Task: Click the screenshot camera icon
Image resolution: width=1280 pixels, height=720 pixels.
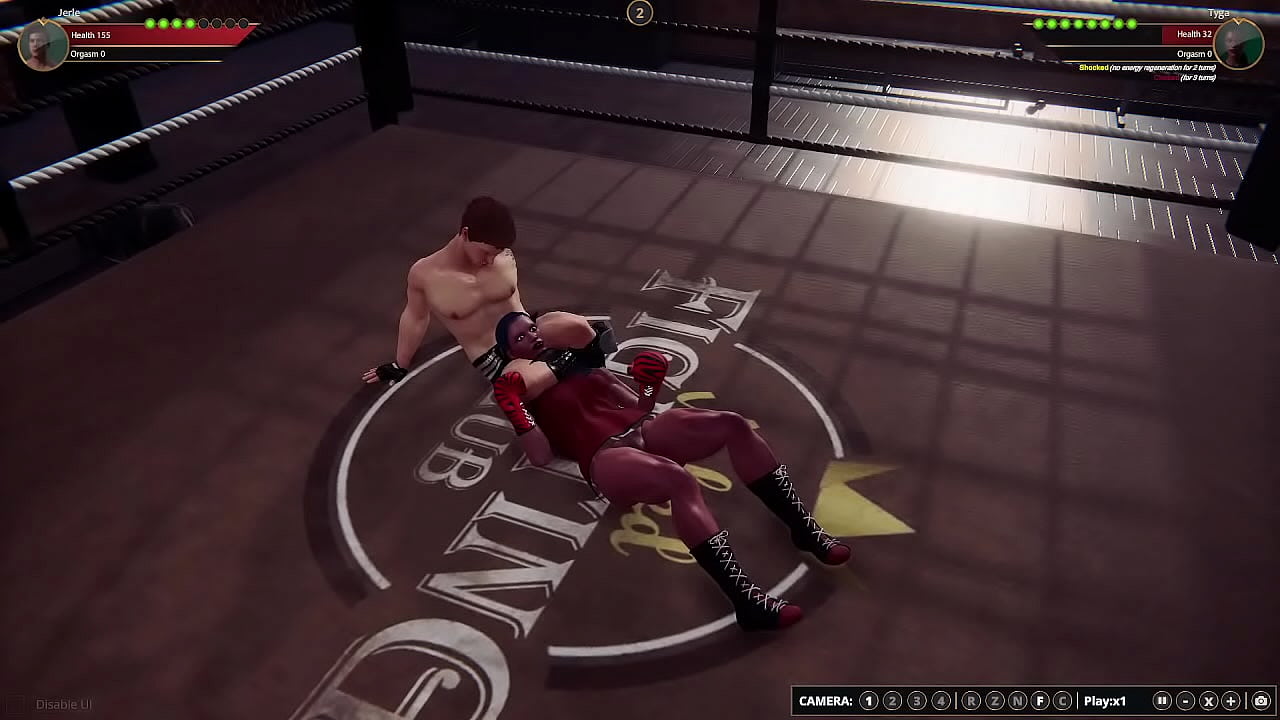Action: [1261, 700]
